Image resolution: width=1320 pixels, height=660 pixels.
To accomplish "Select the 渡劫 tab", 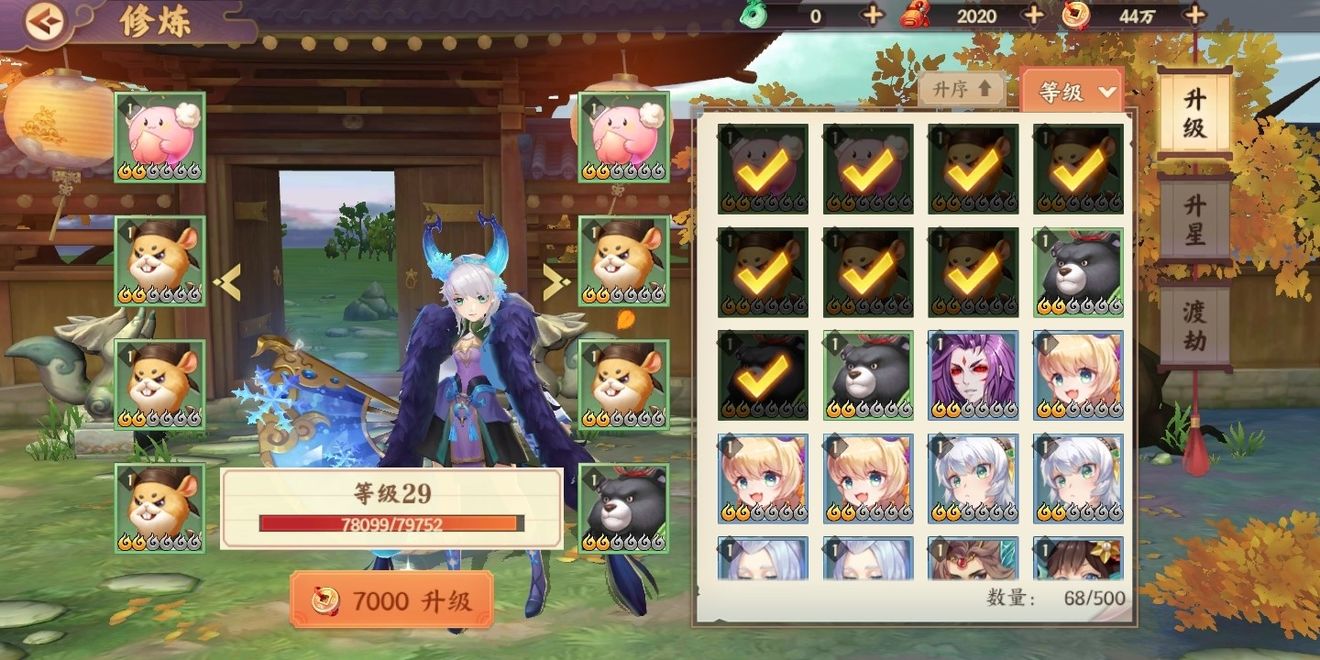I will [1194, 326].
